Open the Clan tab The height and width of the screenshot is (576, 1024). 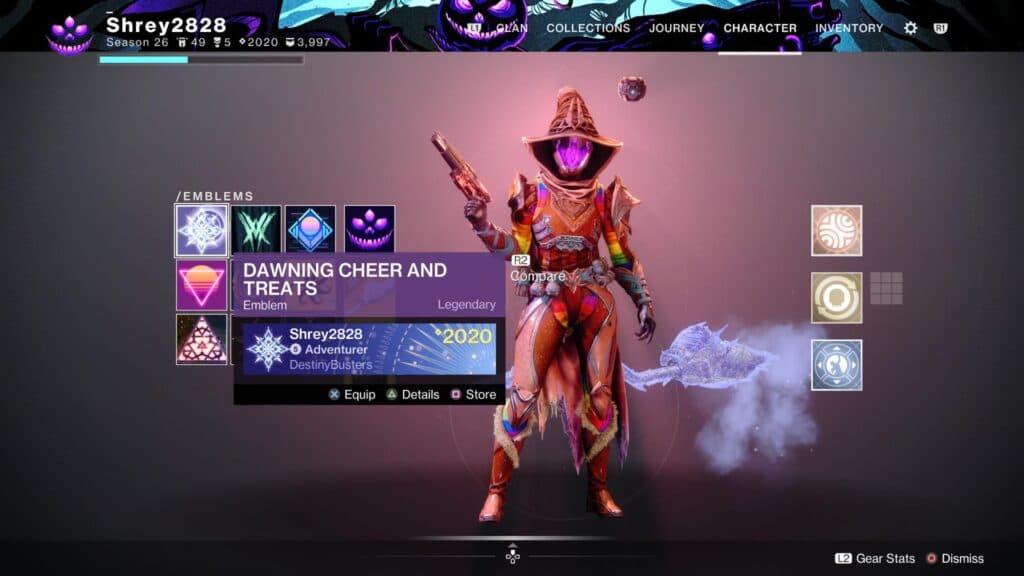tap(511, 28)
